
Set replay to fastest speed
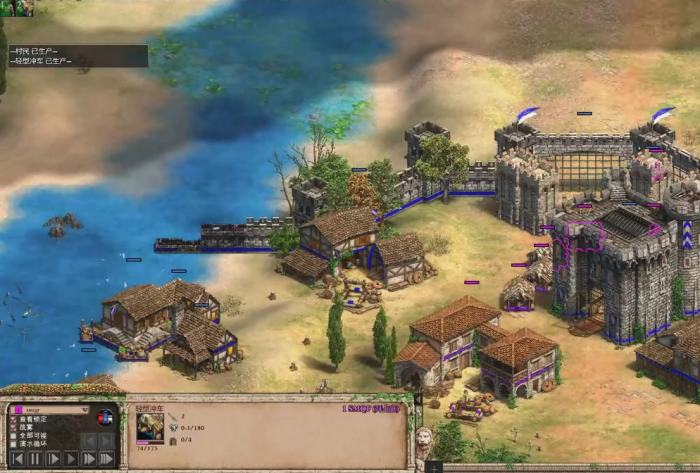107,459
